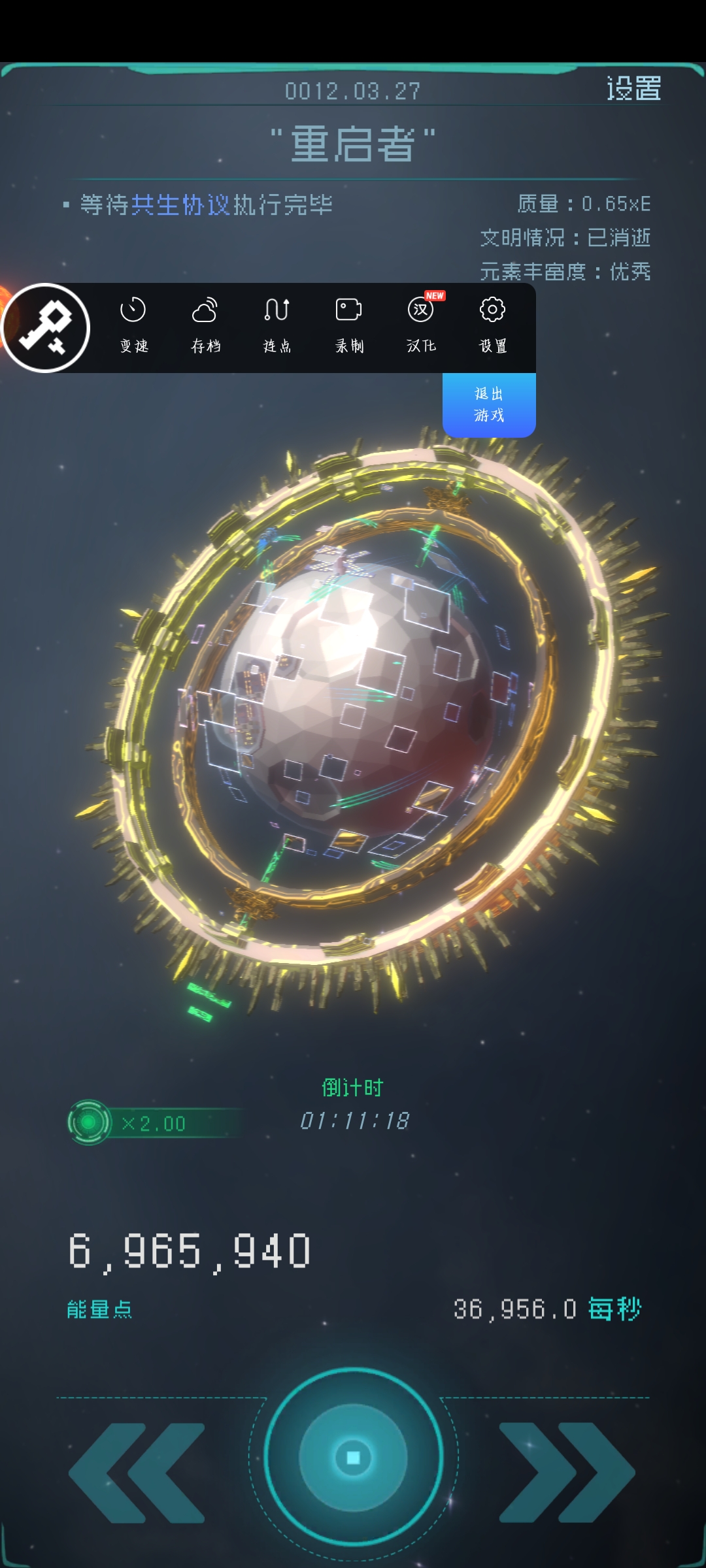Screen dimensions: 706x1568
Task: Open the 汉化 translation tool marked NEW
Action: point(421,325)
